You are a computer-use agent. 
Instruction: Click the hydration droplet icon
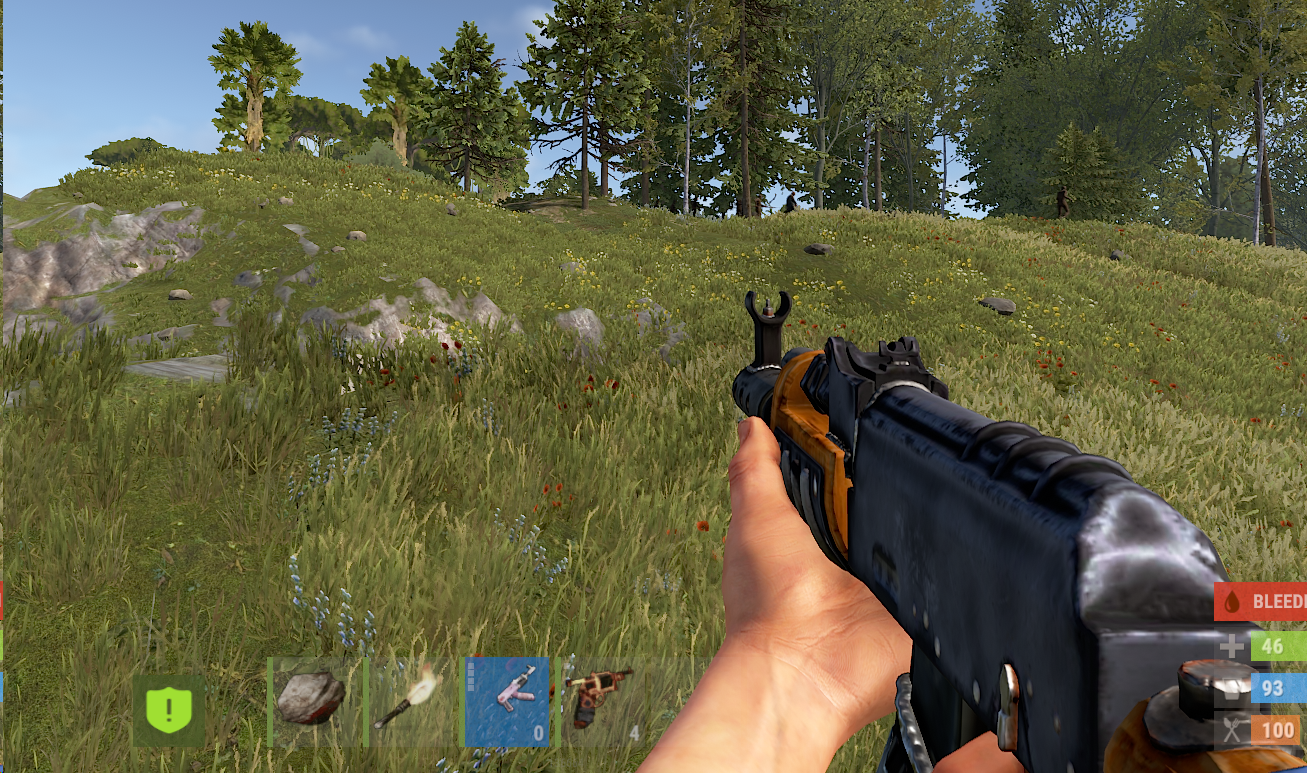click(1232, 687)
